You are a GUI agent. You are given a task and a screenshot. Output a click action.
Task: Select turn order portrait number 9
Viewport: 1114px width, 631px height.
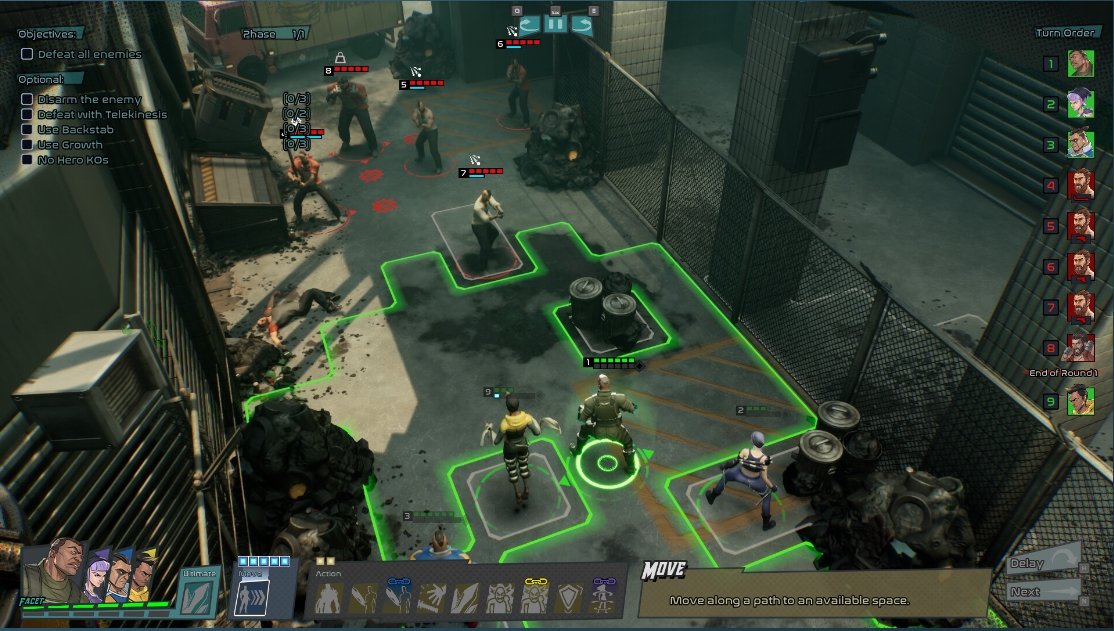click(x=1080, y=401)
